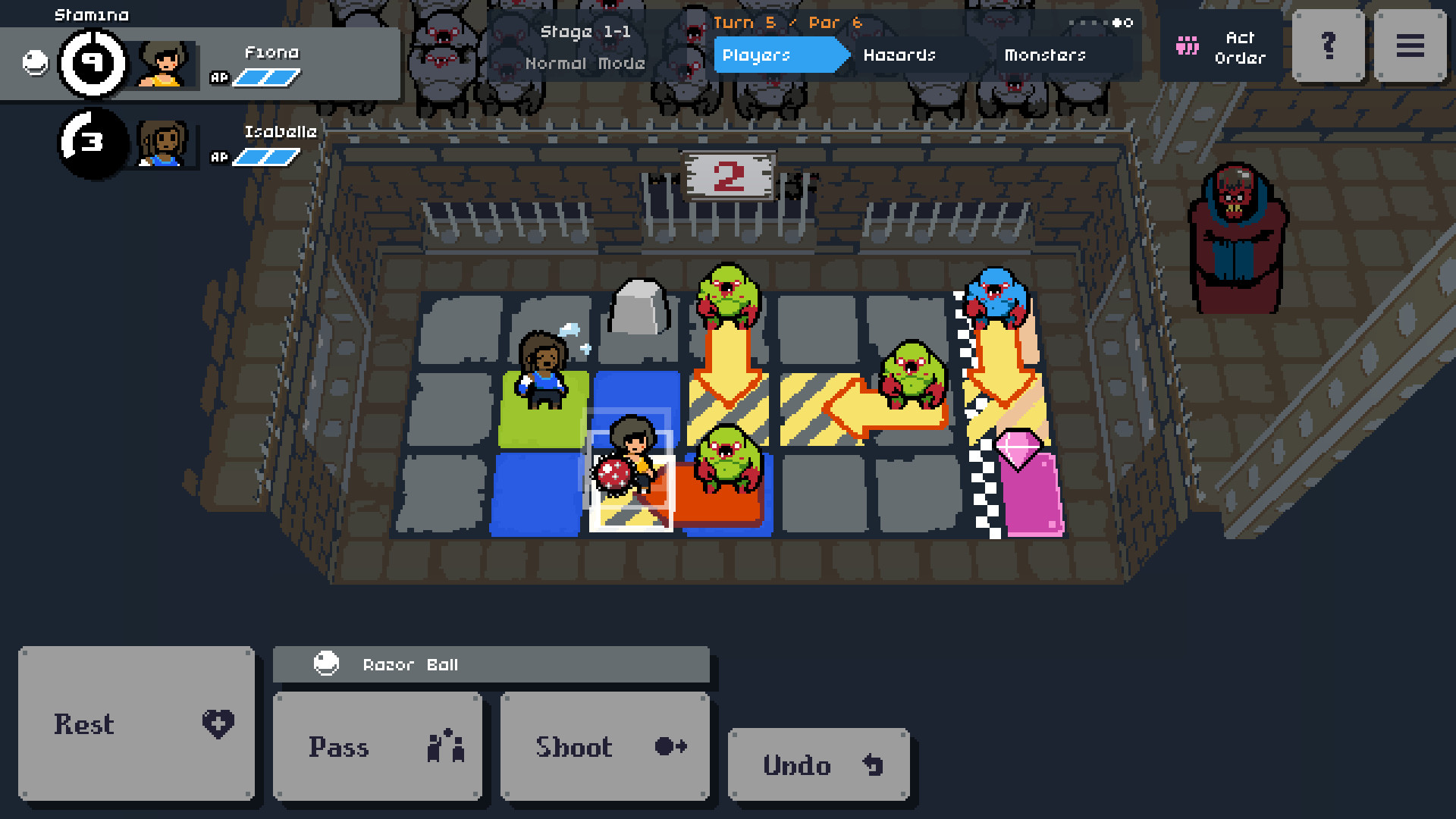
Task: Open the question mark help icon
Action: point(1327,46)
